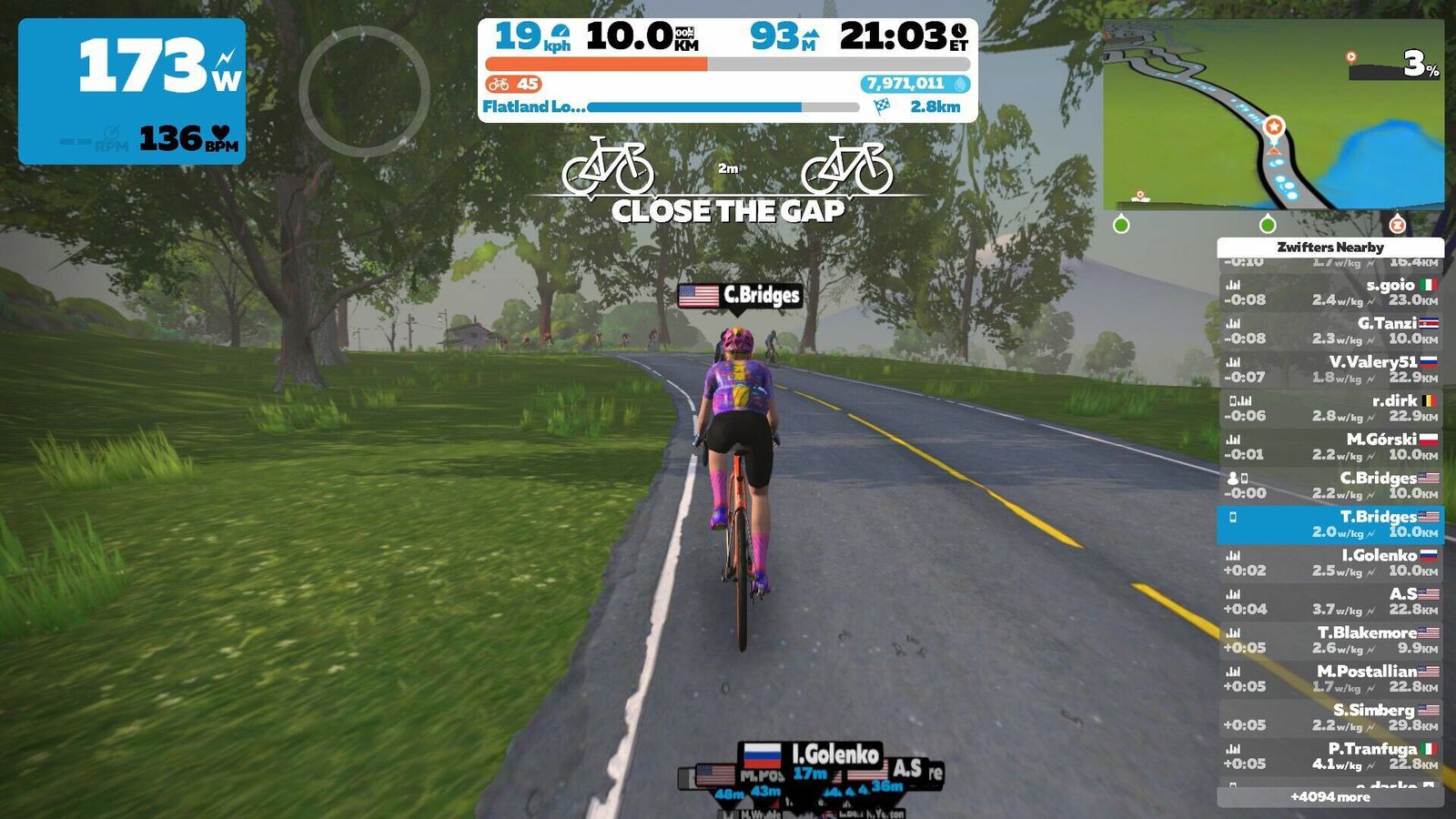Viewport: 1456px width, 819px height.
Task: Choose I.Golenko in the nearby list
Action: (1330, 563)
